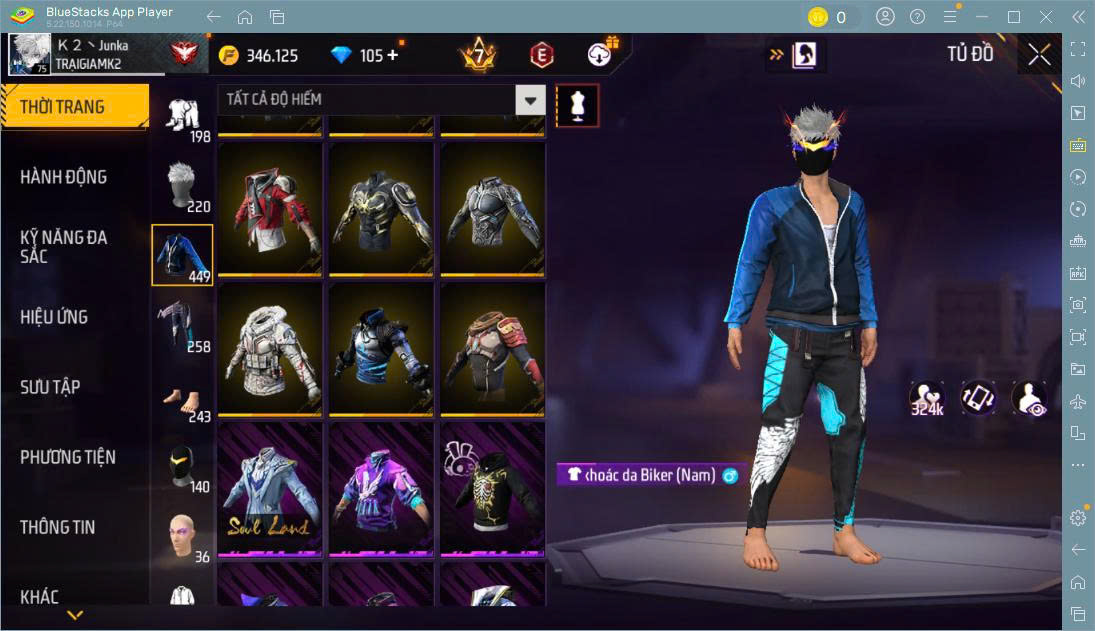Screen dimensions: 1095x631
Task: Open the Thời Trang category
Action: [75, 107]
